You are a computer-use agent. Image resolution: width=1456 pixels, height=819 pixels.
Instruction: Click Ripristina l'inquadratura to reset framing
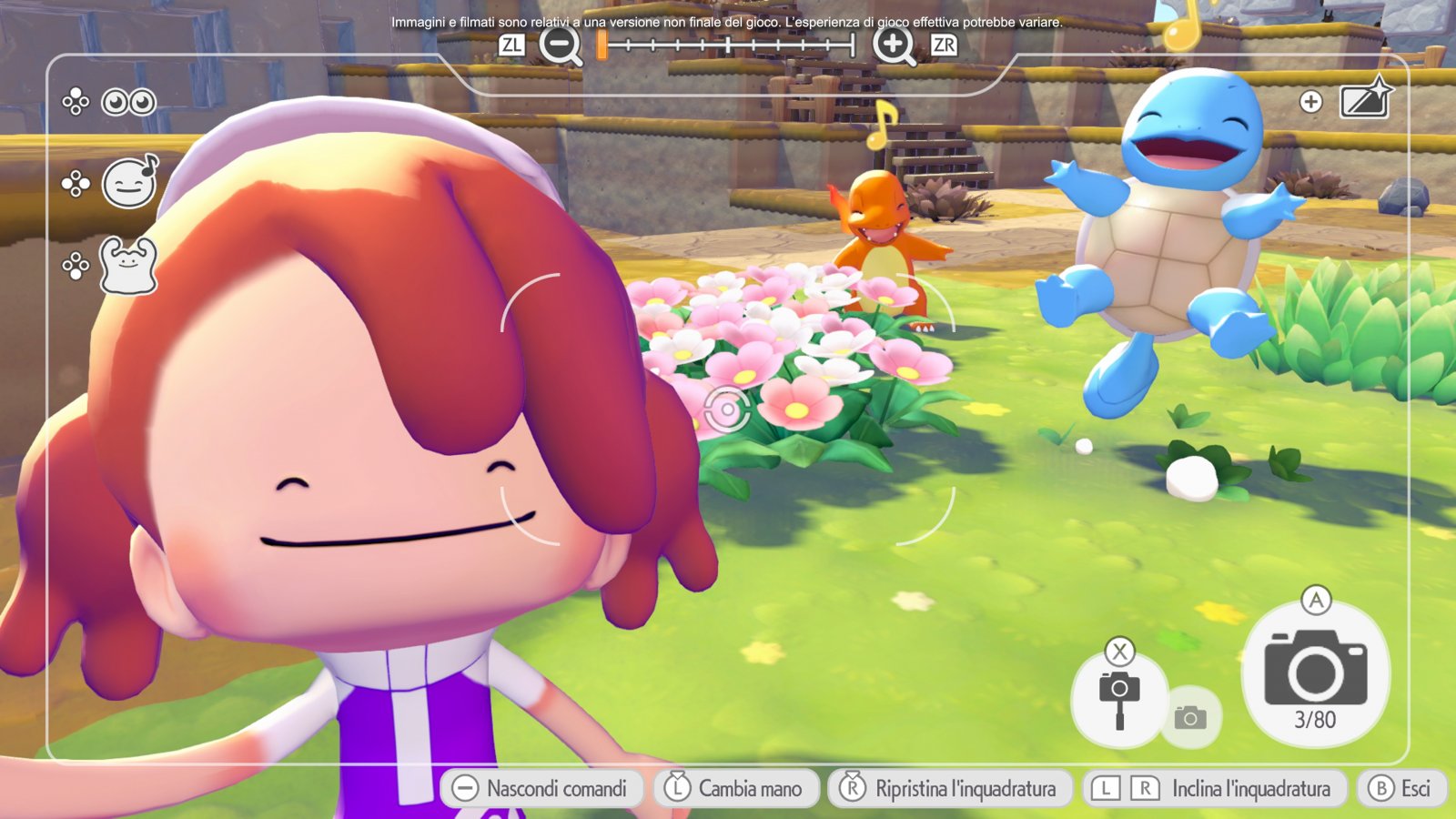pyautogui.click(x=950, y=788)
